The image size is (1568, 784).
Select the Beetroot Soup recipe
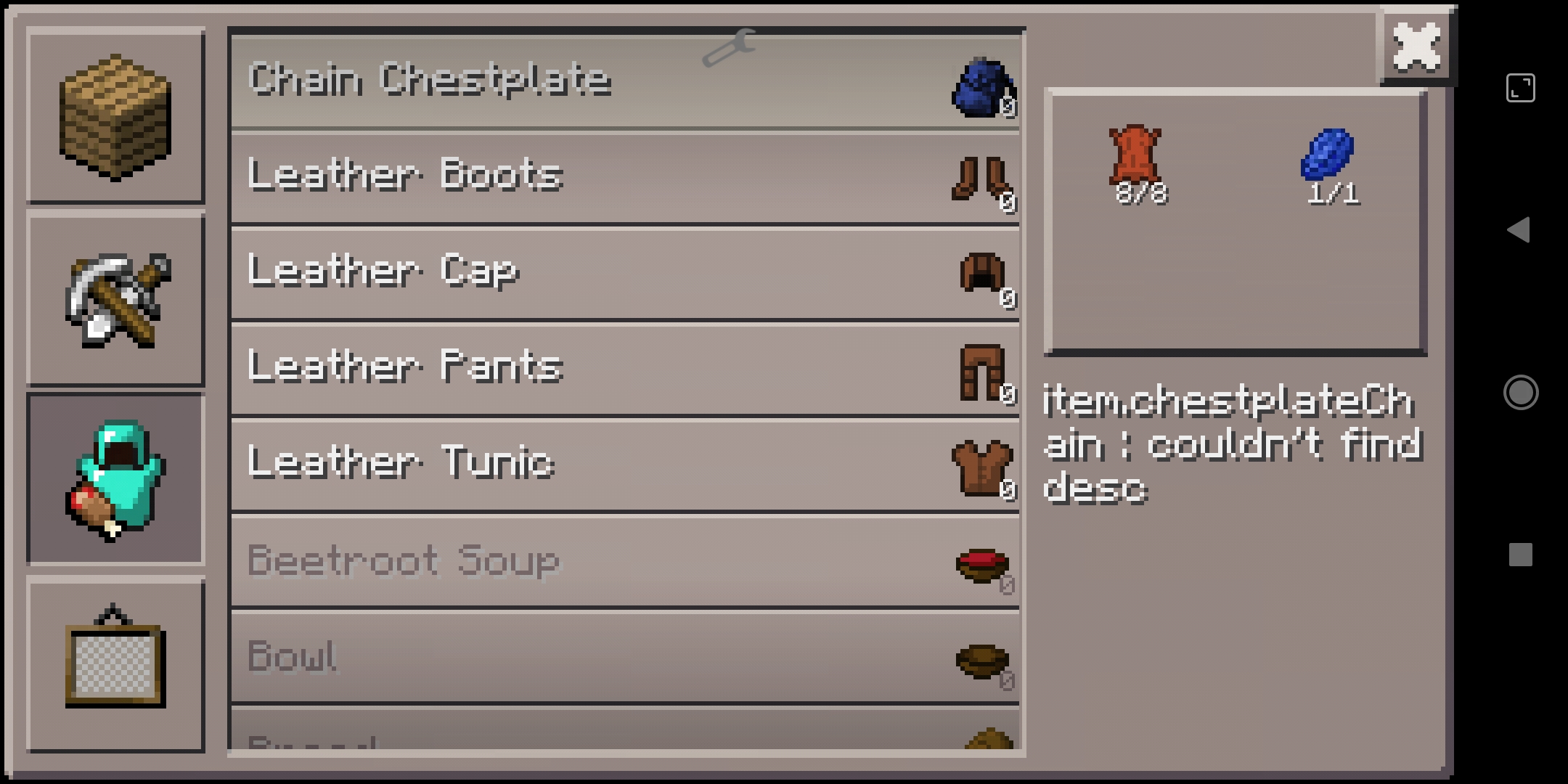624,560
